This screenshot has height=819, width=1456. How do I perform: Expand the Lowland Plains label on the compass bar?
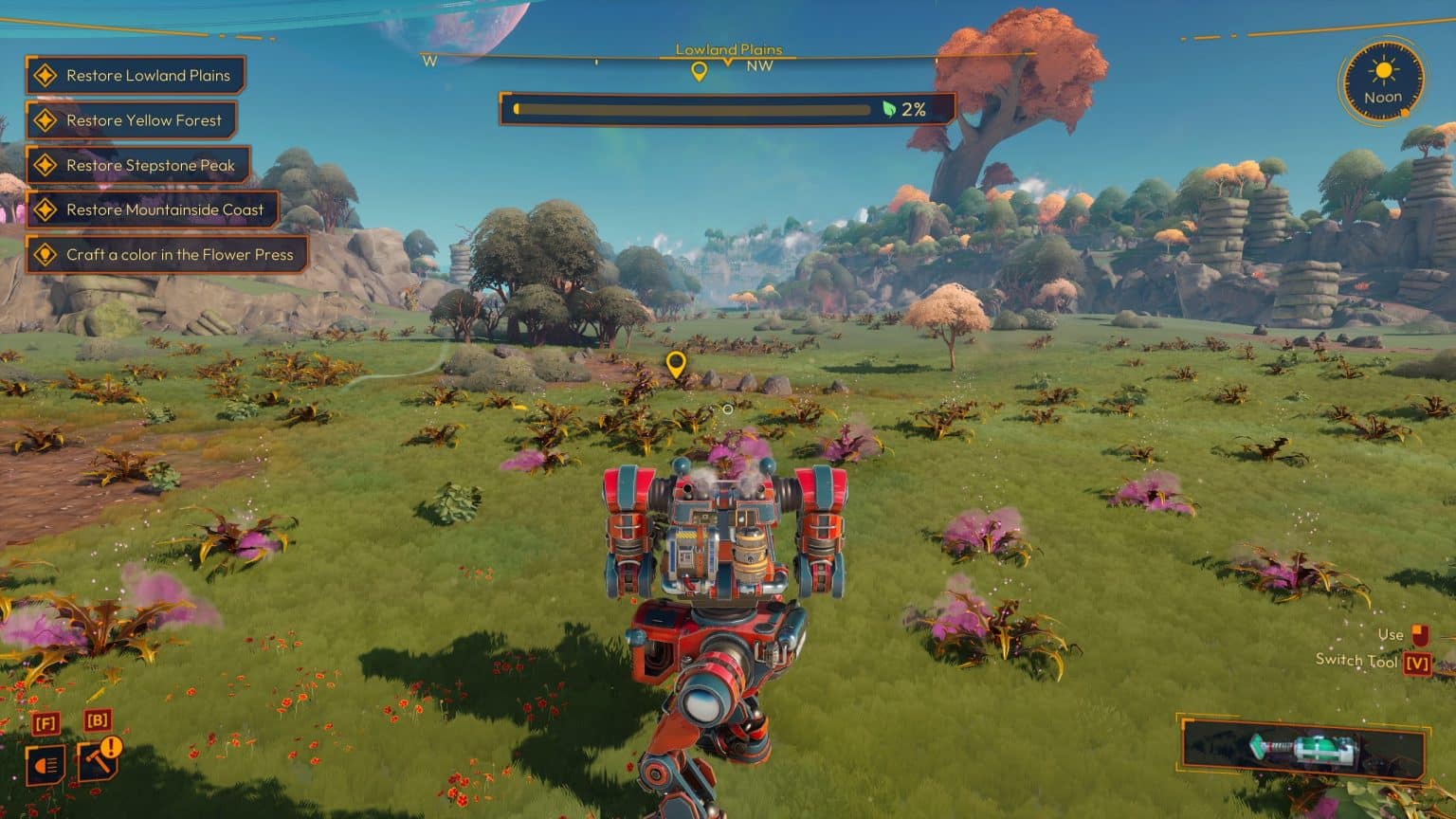tap(729, 48)
